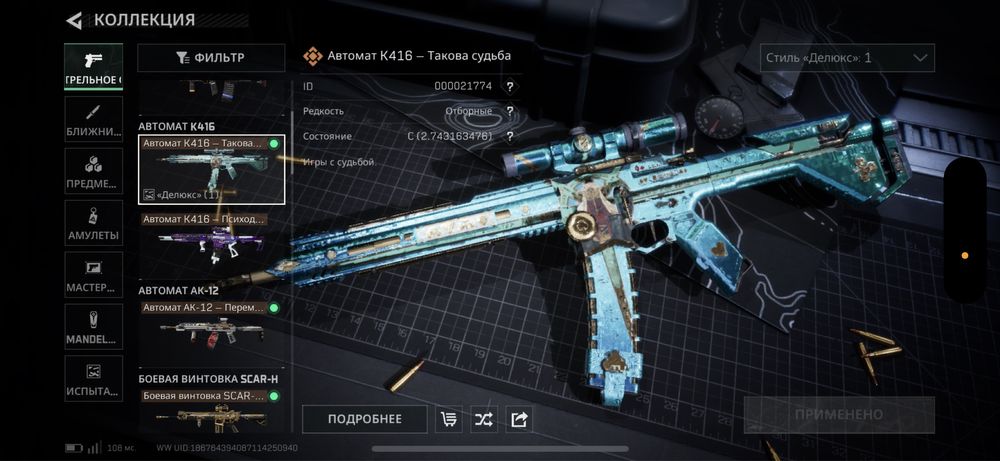Switch to the Mandel tab
1000x461 pixels.
pos(94,327)
